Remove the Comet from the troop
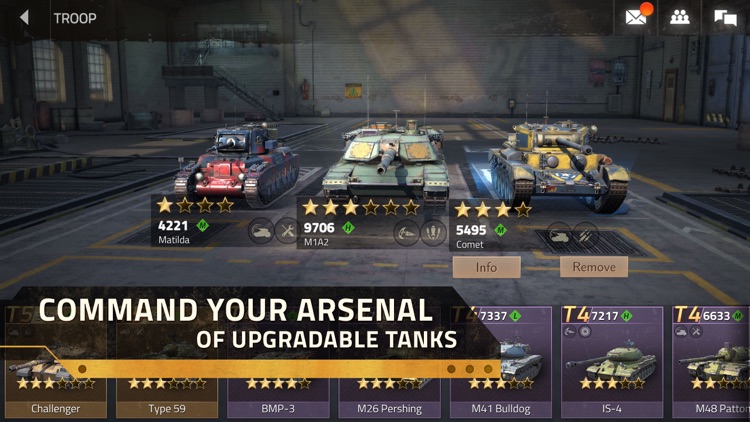Viewport: 750px width, 422px height. [x=594, y=267]
